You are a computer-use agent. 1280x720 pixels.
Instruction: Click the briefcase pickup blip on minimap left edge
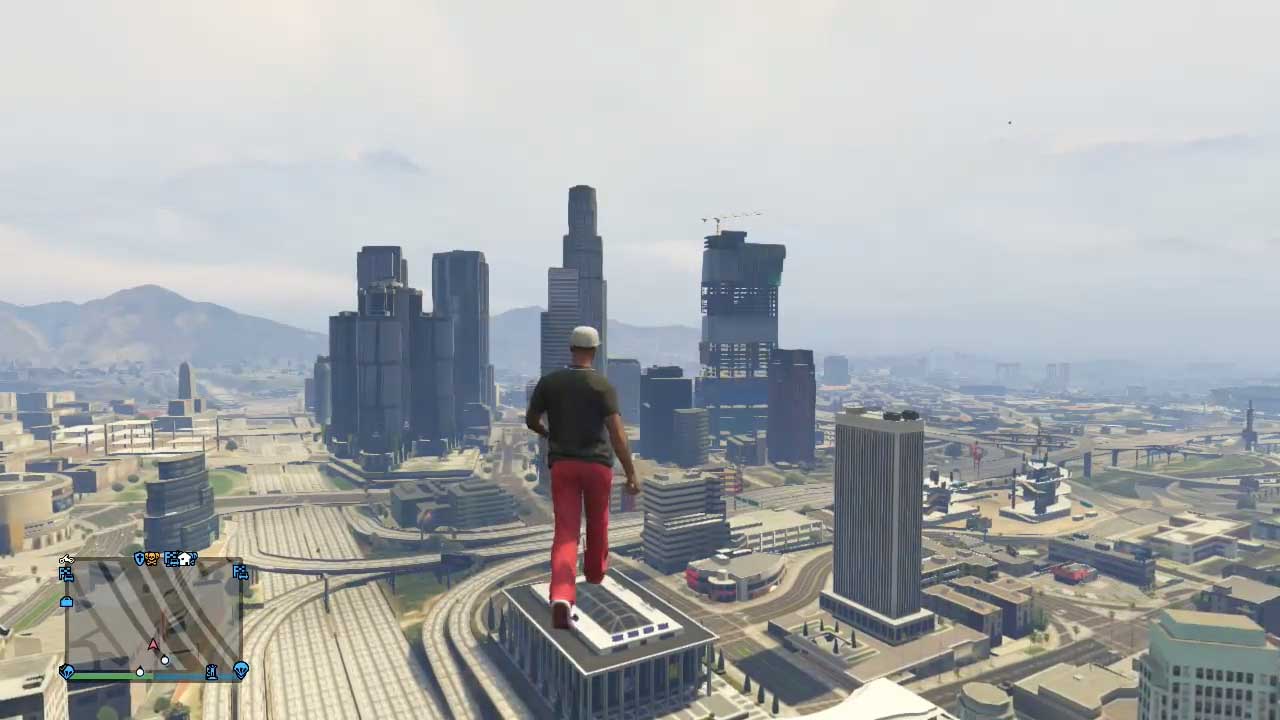(65, 602)
